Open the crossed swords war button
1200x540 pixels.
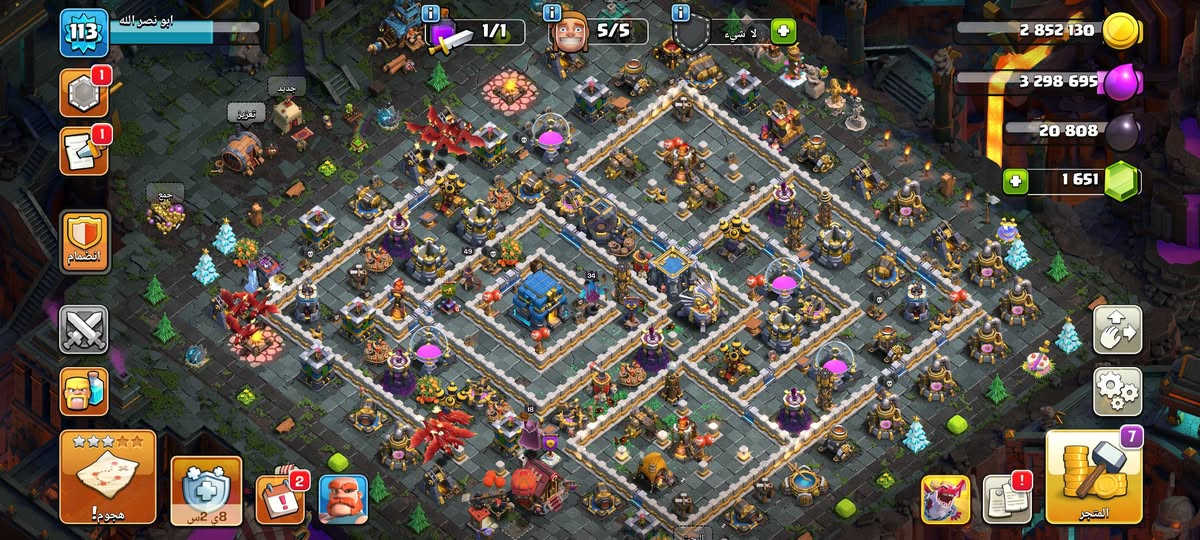click(84, 330)
